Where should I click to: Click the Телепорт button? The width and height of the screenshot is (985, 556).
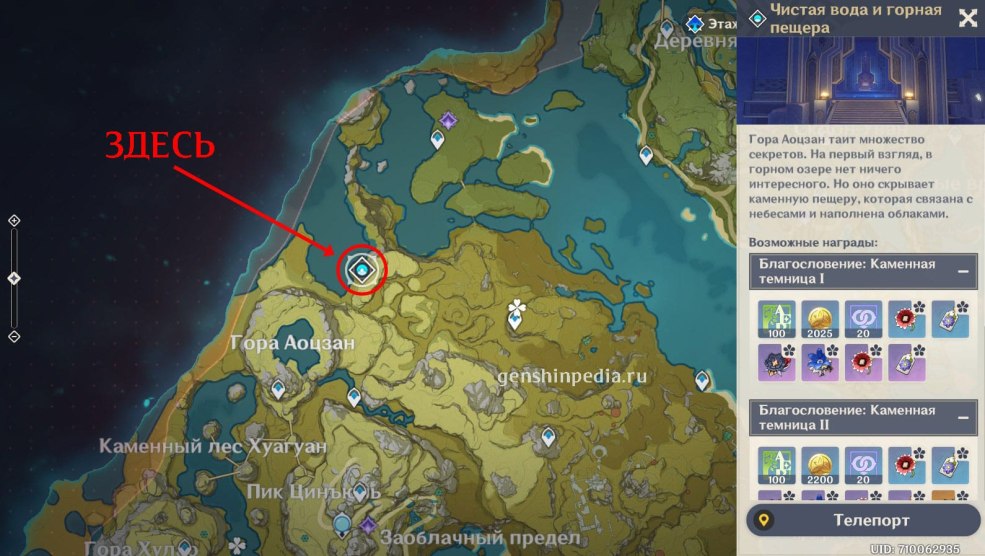tap(863, 520)
